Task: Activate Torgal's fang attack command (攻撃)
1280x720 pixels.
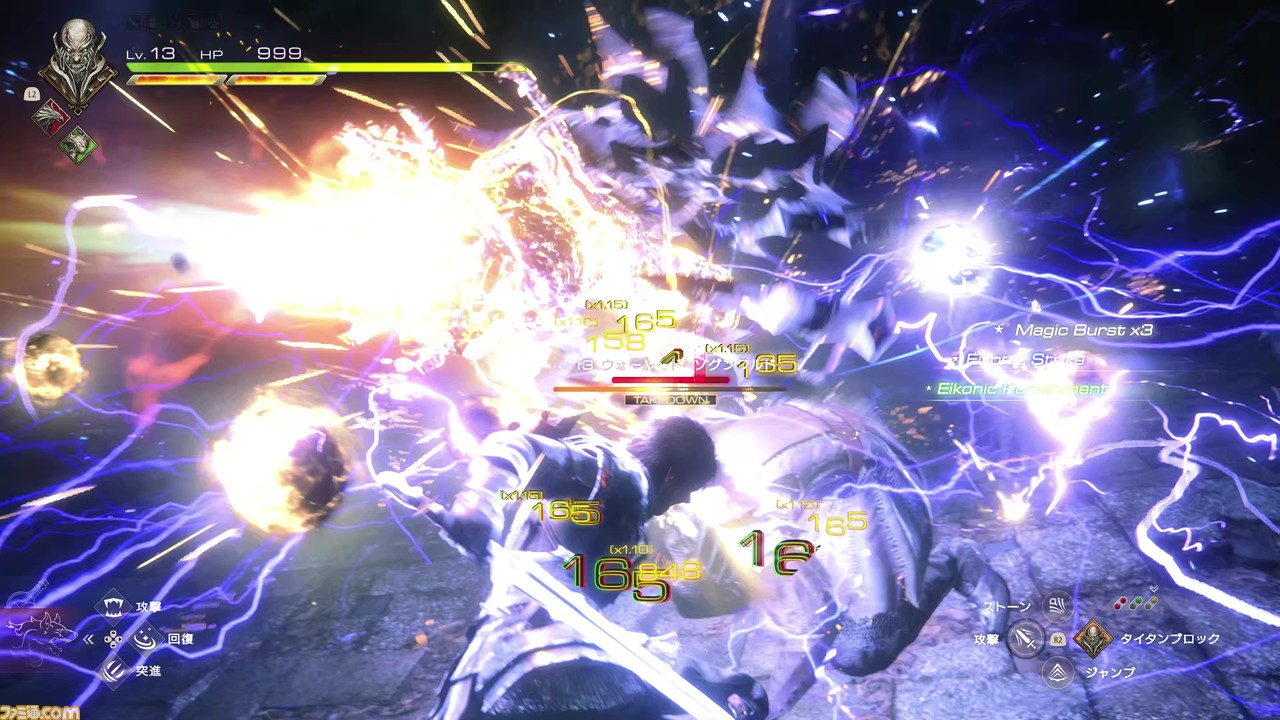Action: tap(115, 606)
